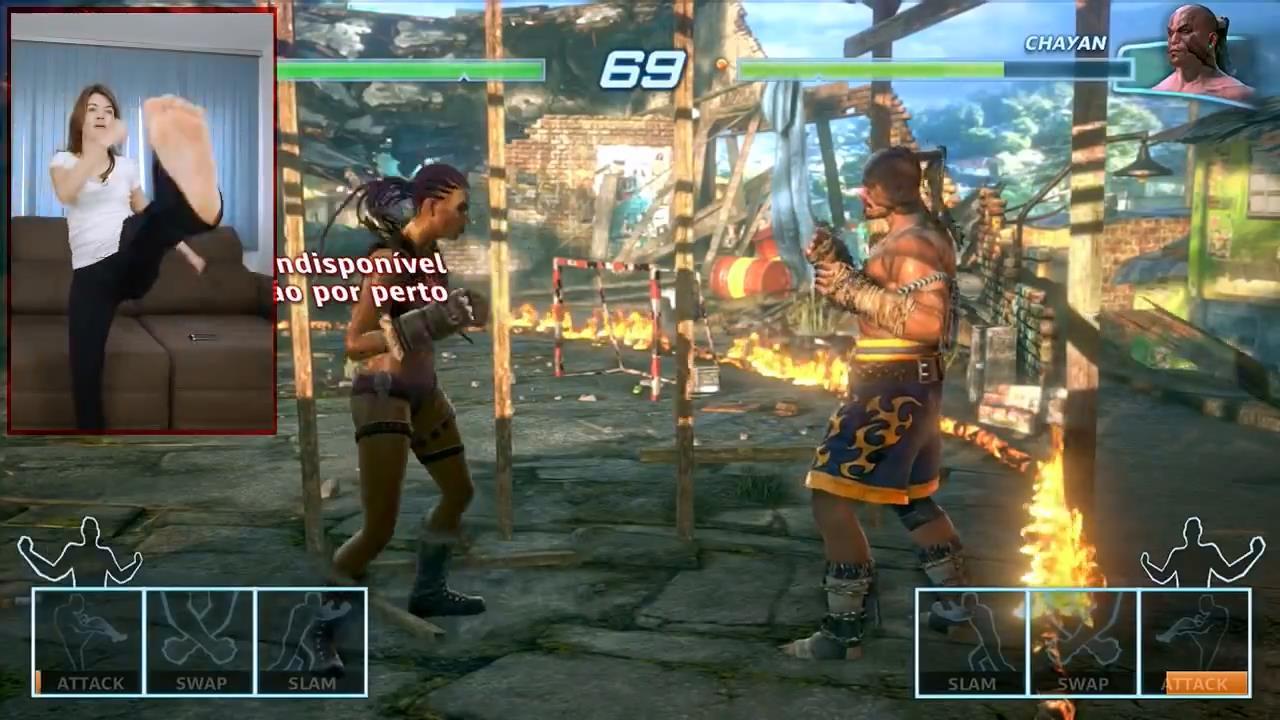This screenshot has width=1280, height=720.
Task: Choose Chayan's SWAP move panel
Action: [x=1083, y=642]
